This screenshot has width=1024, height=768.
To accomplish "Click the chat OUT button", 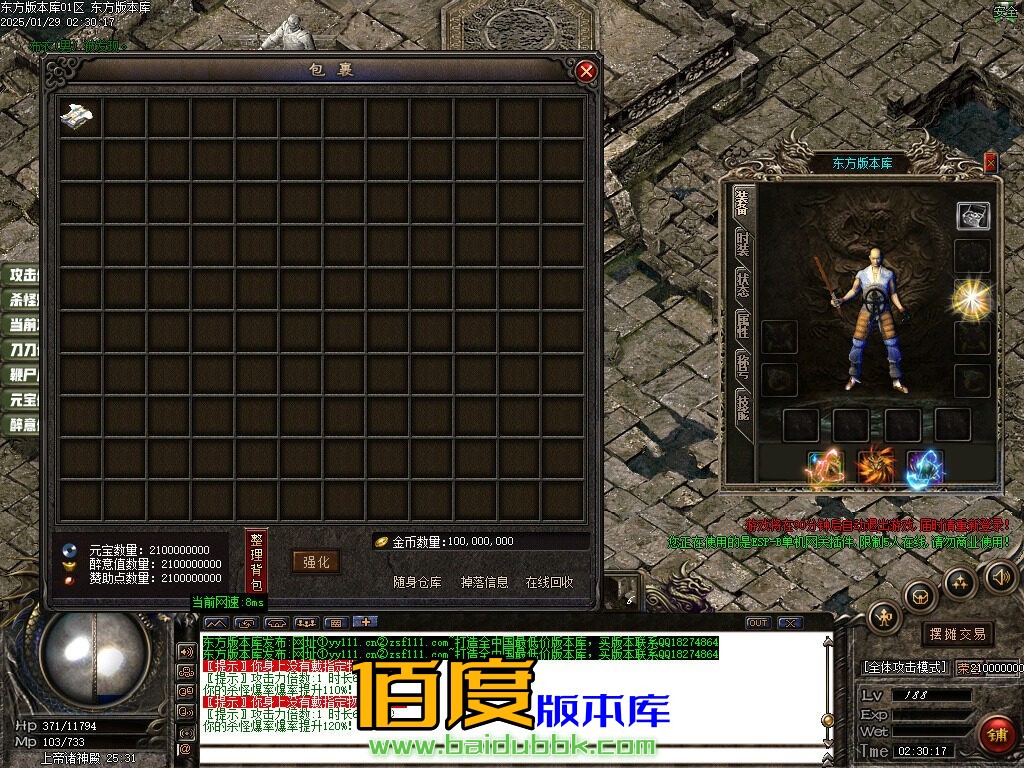I will [x=758, y=623].
